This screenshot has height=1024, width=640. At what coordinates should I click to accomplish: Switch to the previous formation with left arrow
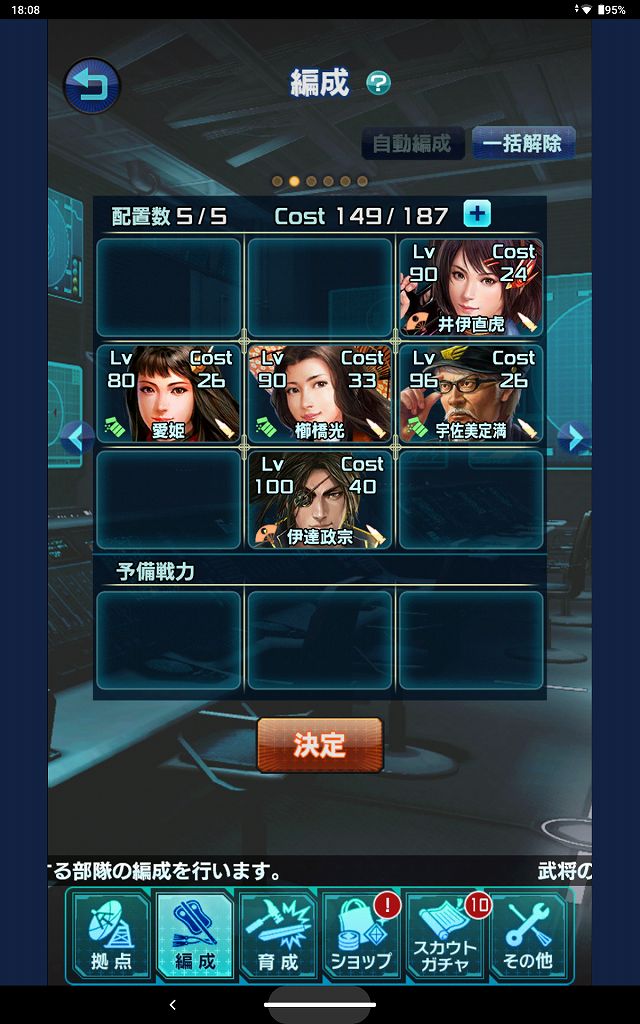(77, 437)
